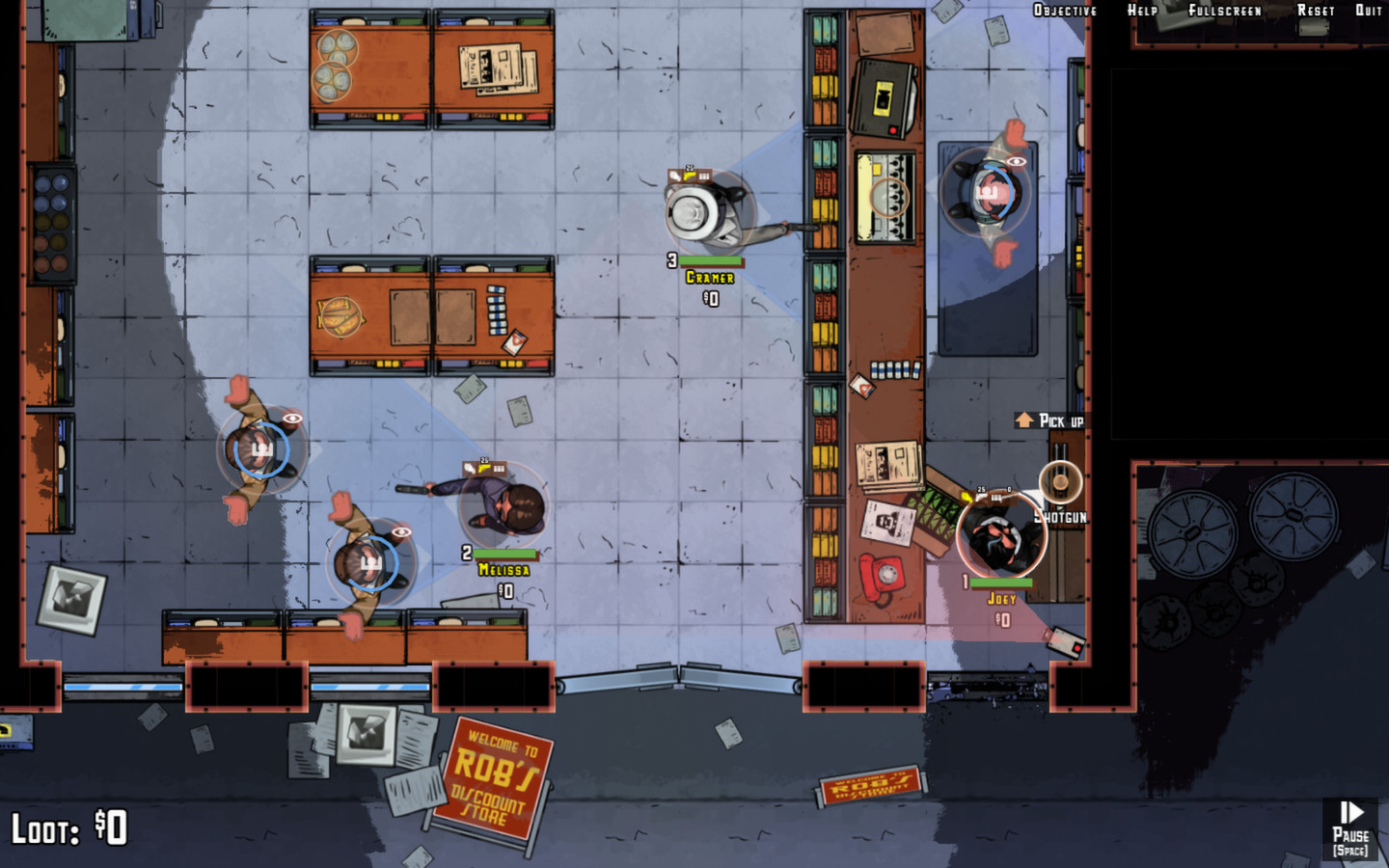This screenshot has height=868, width=1389.
Task: Click the Fullscreen button
Action: click(x=1225, y=10)
